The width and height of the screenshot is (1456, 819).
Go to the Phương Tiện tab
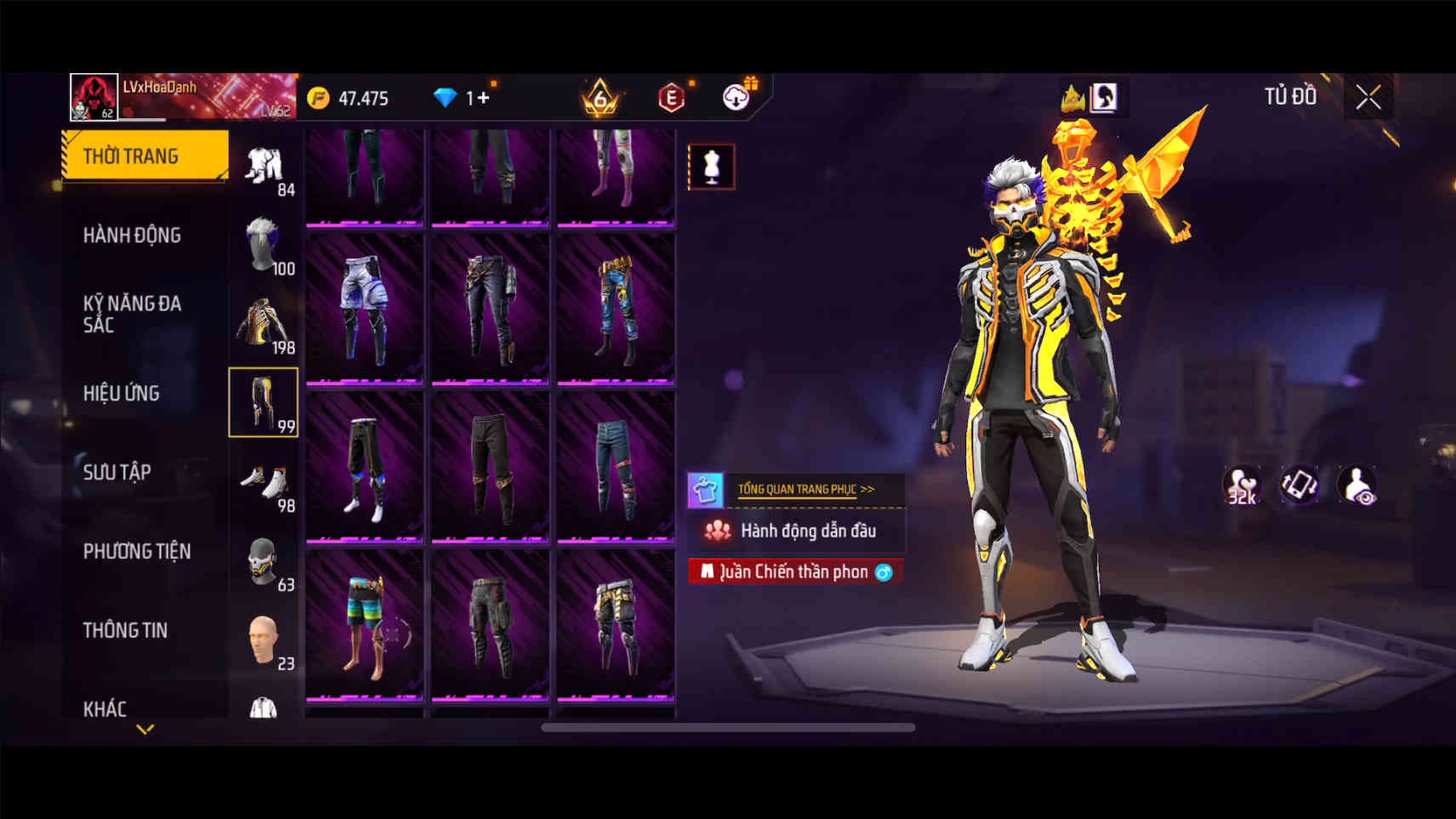[136, 551]
